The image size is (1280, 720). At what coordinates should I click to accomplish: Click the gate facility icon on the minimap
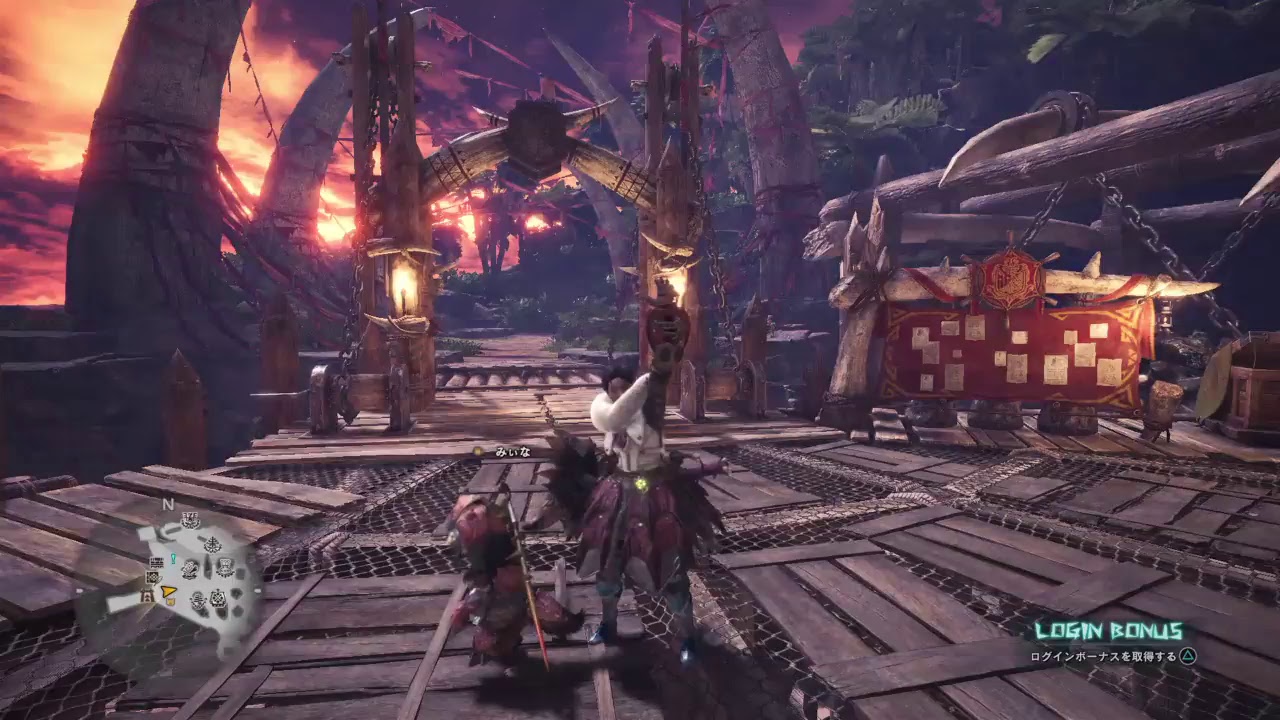tap(146, 595)
